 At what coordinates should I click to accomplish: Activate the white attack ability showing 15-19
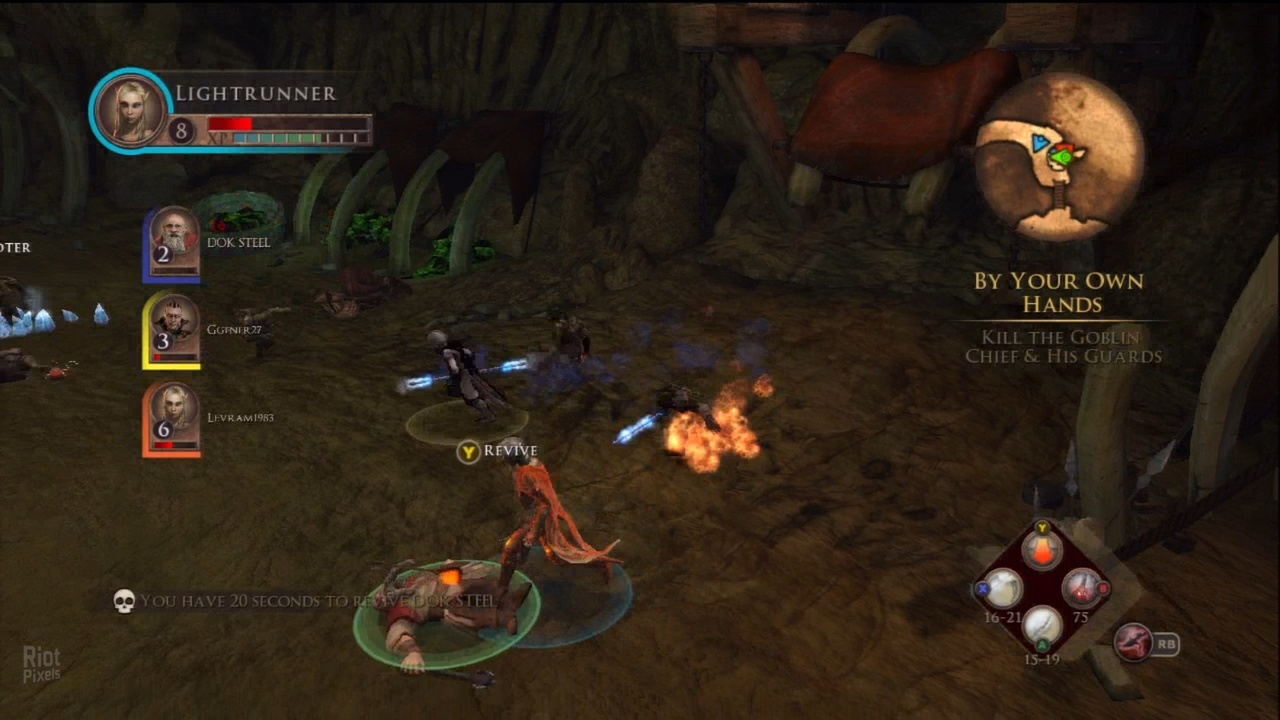1042,625
